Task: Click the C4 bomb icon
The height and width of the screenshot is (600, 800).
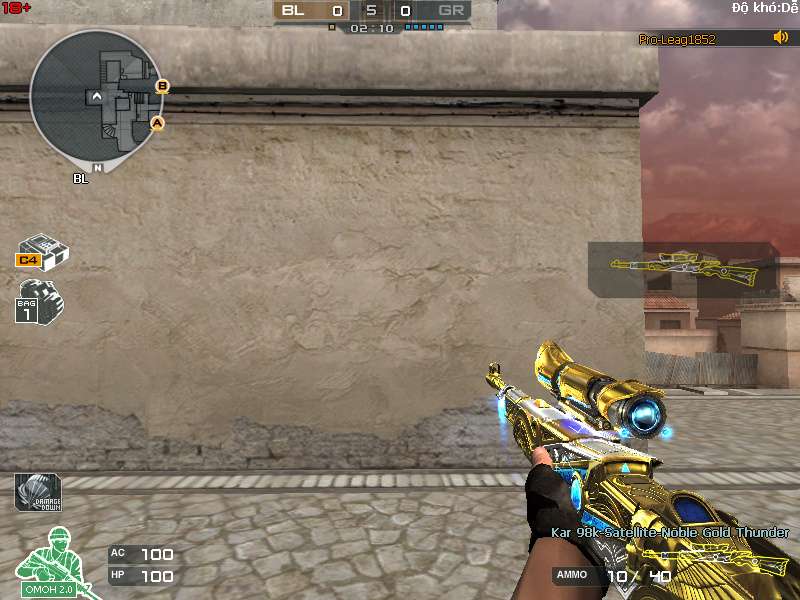Action: (41, 252)
